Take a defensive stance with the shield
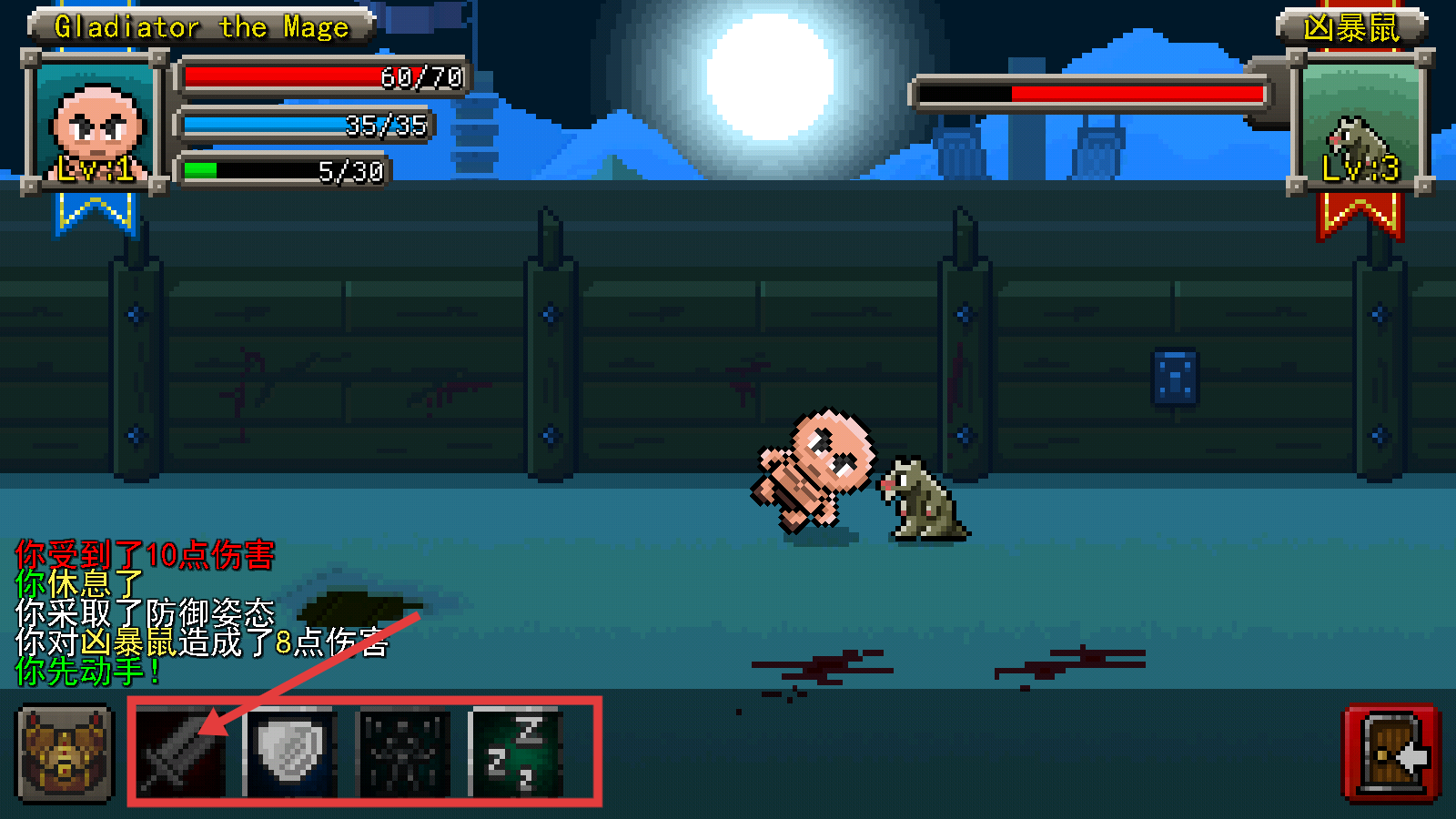Image resolution: width=1456 pixels, height=819 pixels. pyautogui.click(x=291, y=753)
